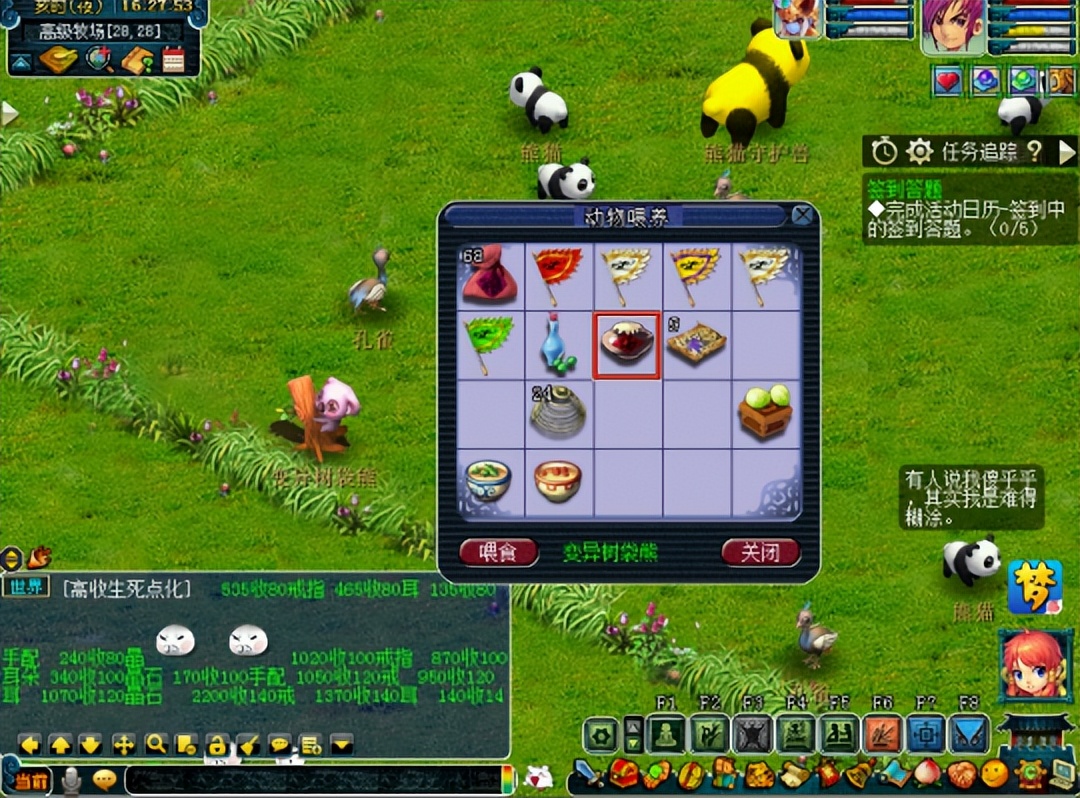Open the smiley face menu icon
This screenshot has width=1080, height=798.
pos(993,773)
